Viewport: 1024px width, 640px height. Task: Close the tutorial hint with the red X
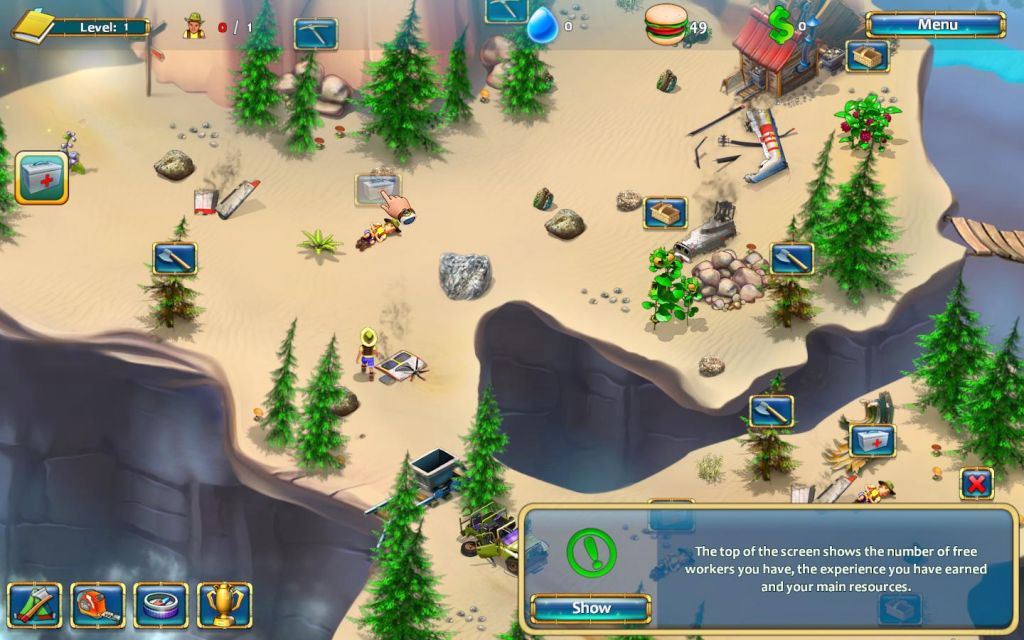976,484
